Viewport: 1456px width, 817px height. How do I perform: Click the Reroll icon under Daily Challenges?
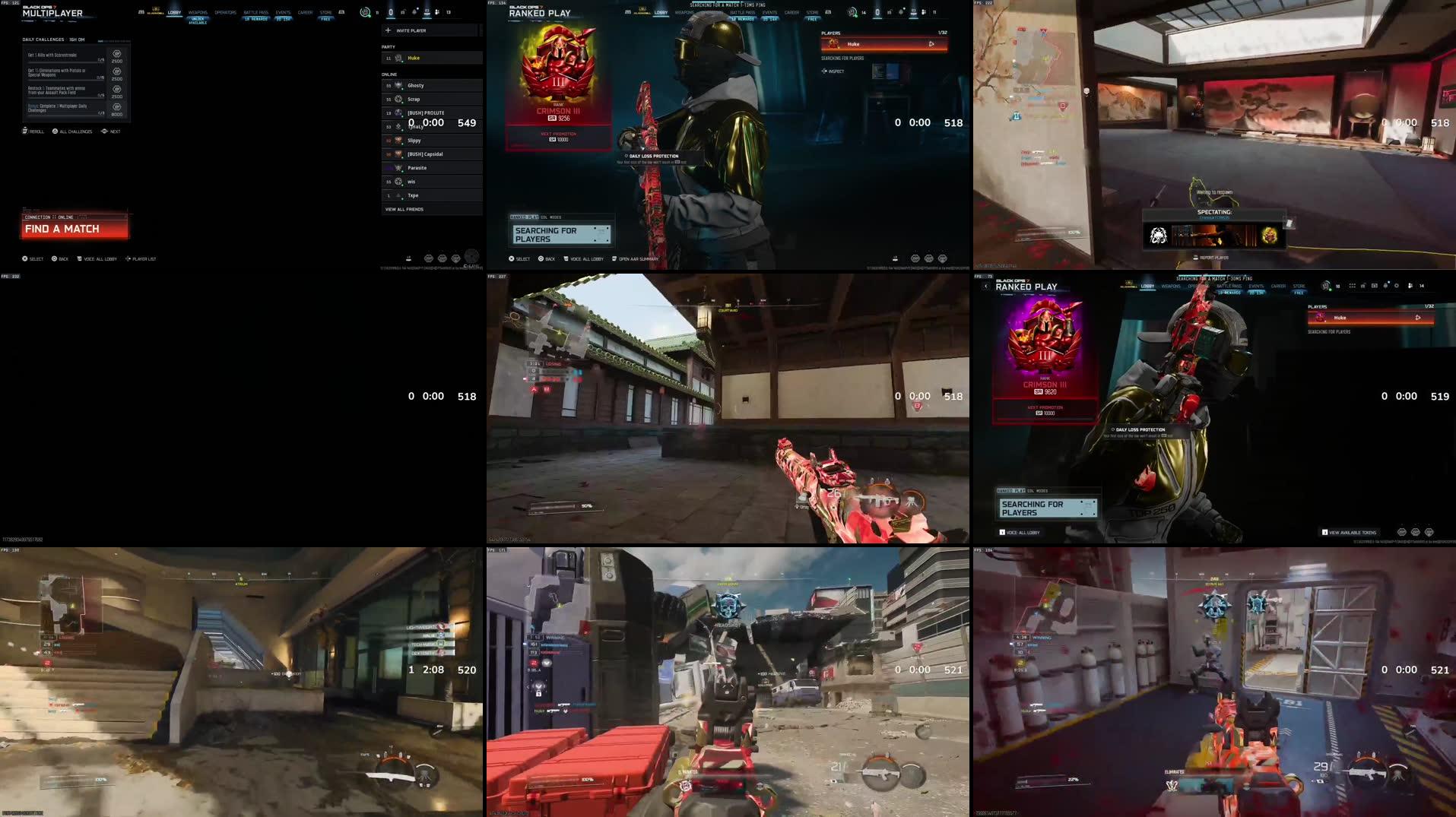(x=24, y=131)
